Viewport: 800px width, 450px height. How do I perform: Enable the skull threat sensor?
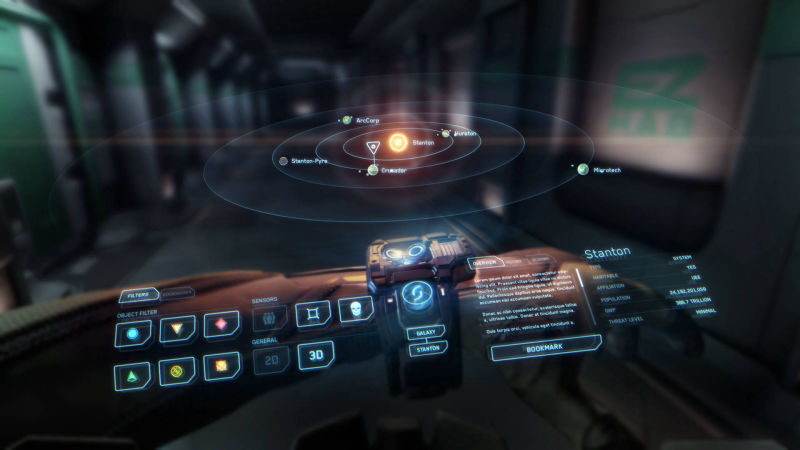point(354,309)
